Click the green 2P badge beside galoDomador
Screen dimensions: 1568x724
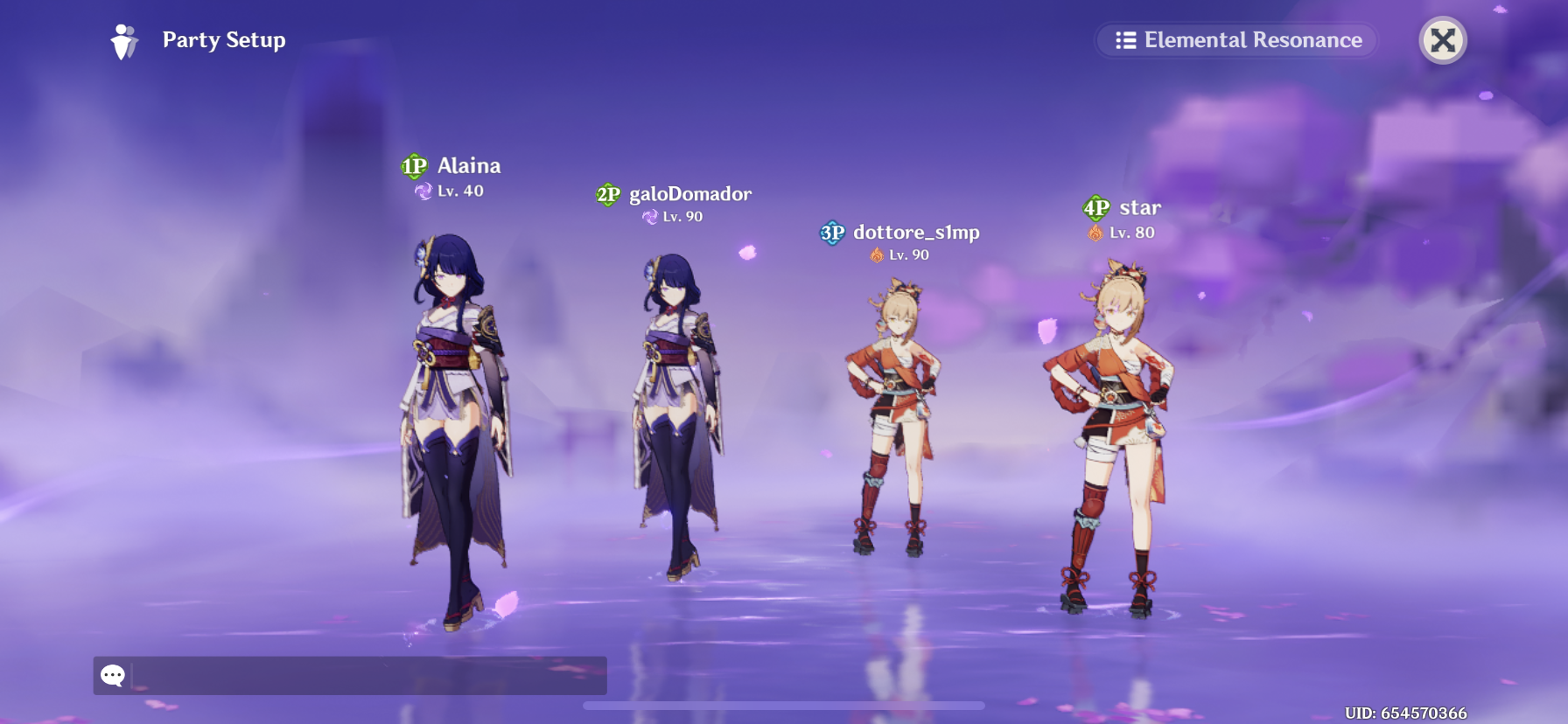pyautogui.click(x=610, y=195)
